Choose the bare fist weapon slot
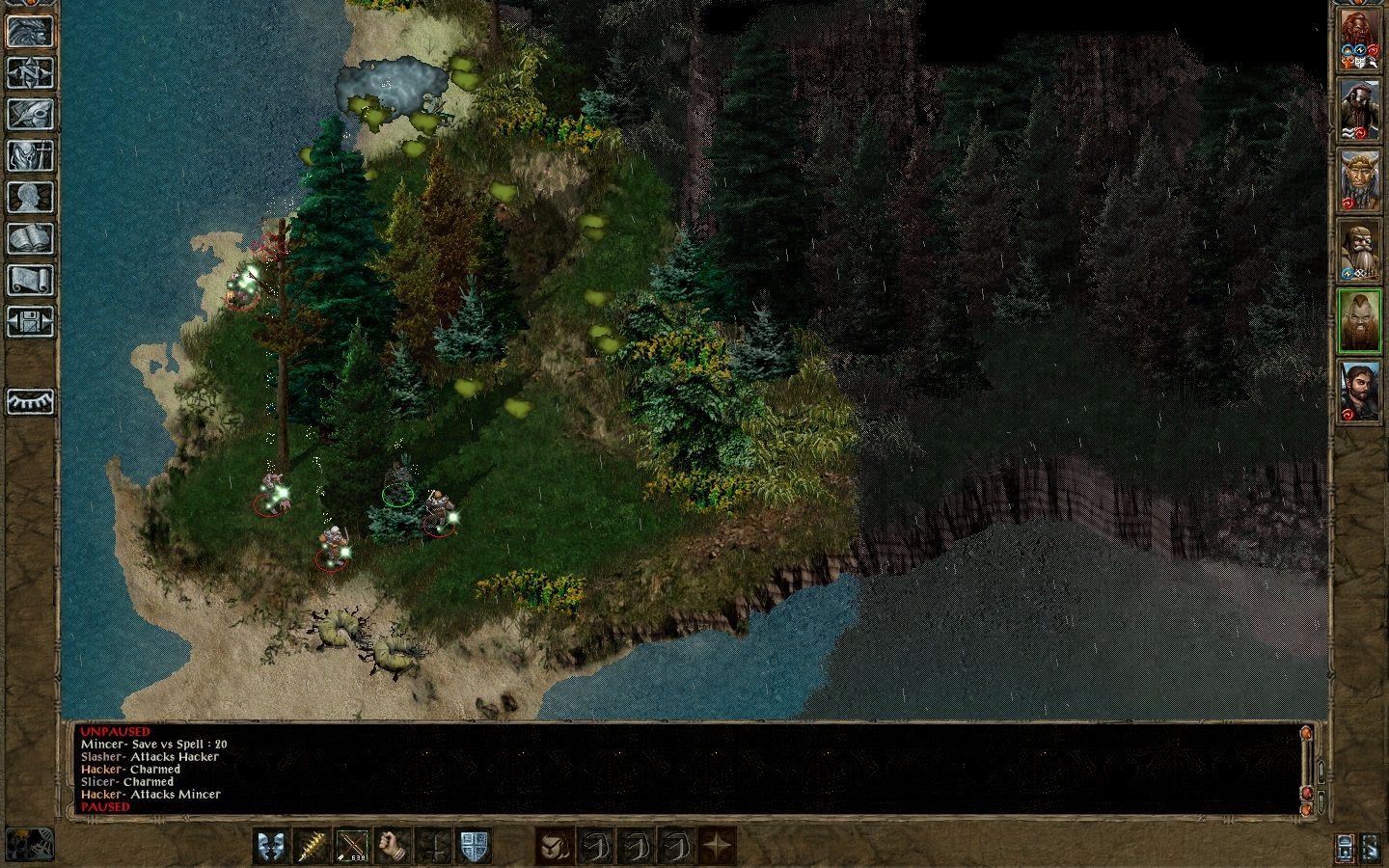The width and height of the screenshot is (1389, 868). (x=393, y=846)
